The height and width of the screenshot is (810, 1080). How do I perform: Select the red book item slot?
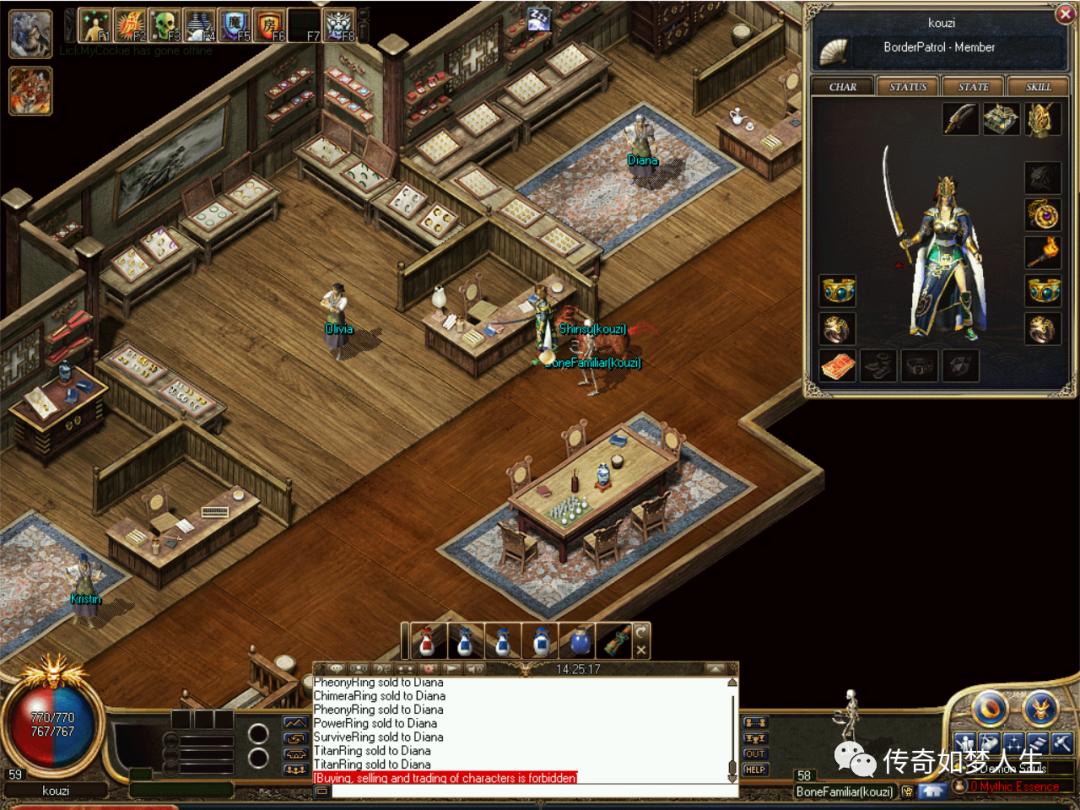(837, 366)
